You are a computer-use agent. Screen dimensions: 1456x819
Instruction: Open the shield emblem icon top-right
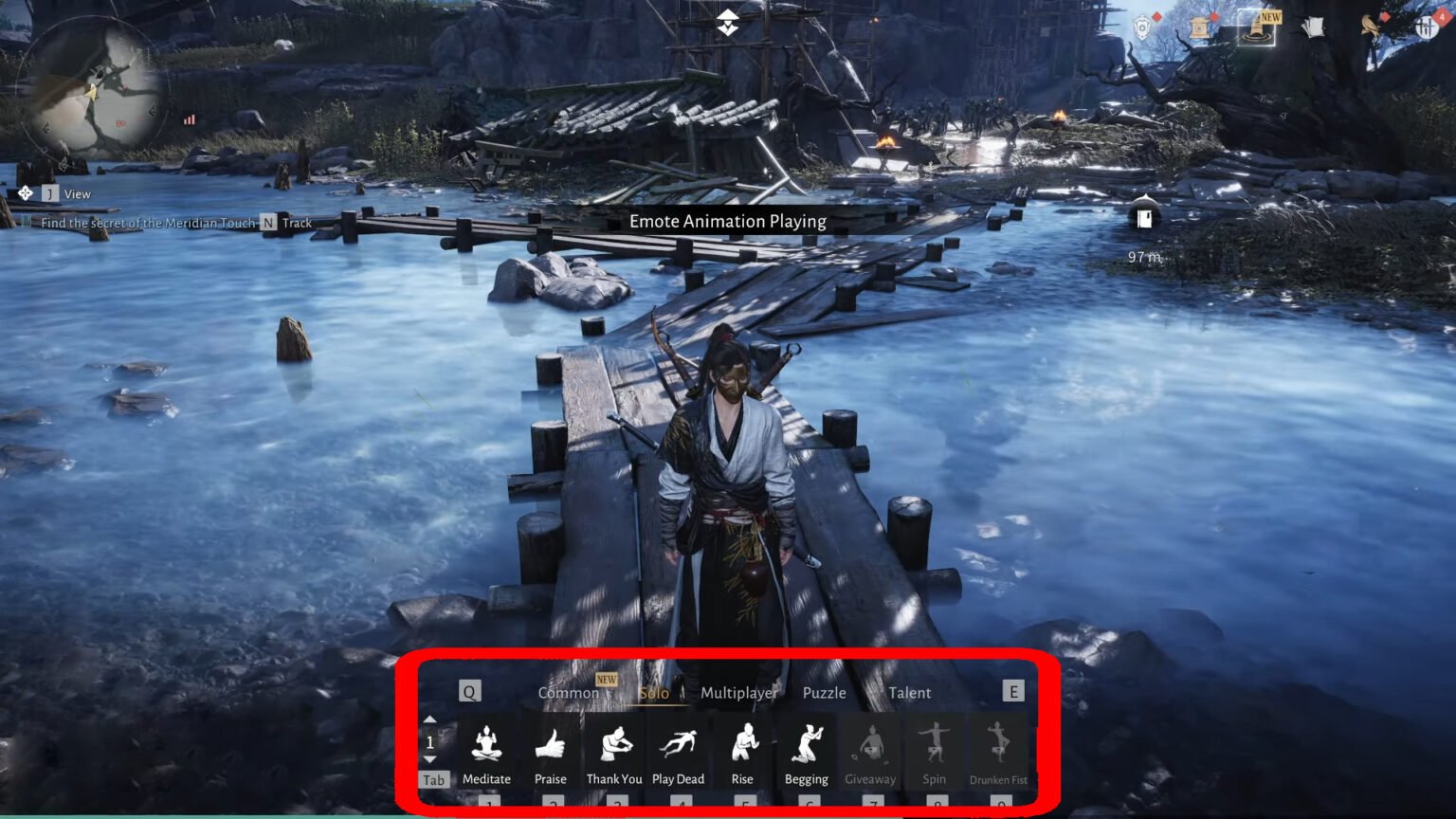click(1141, 27)
